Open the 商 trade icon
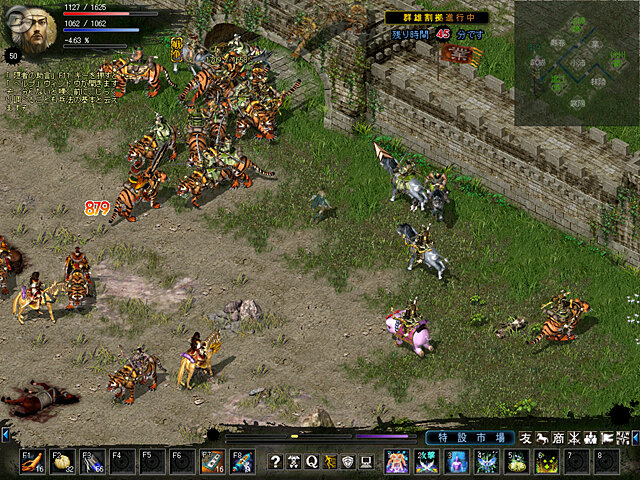Screen dimensions: 640x480 (558, 438)
